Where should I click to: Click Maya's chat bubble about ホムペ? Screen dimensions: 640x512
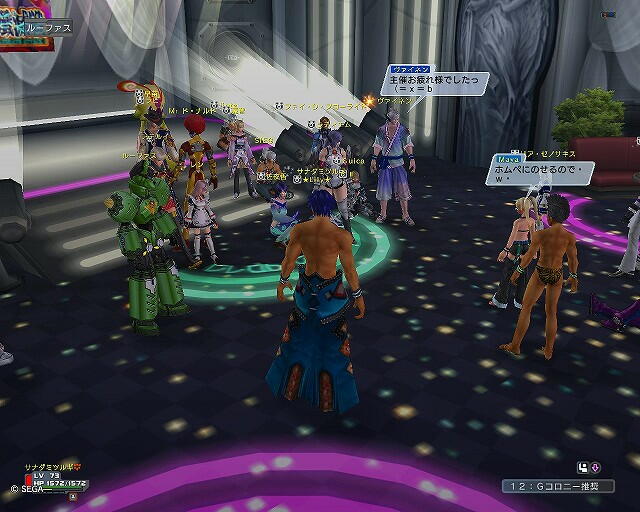pyautogui.click(x=539, y=172)
